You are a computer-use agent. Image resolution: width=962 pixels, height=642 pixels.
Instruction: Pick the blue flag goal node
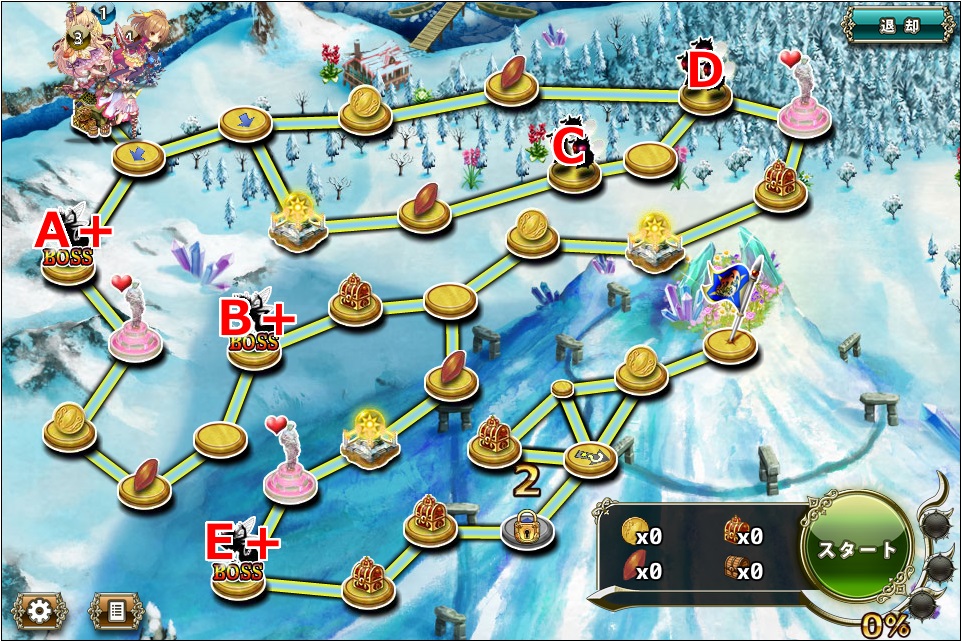click(x=729, y=343)
